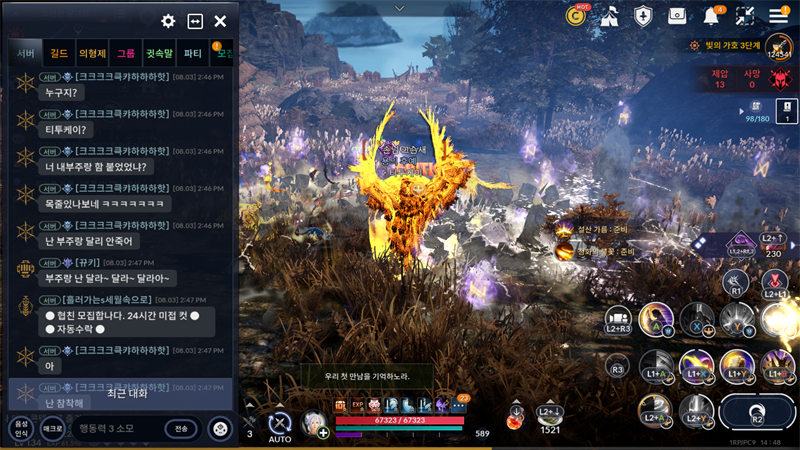
Task: Open the 매크로 macro button
Action: pos(51,429)
